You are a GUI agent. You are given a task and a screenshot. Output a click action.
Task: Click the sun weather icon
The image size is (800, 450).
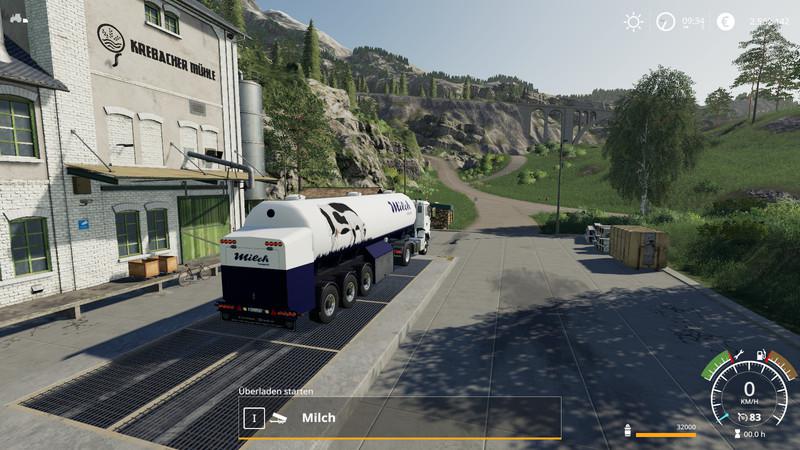click(633, 22)
